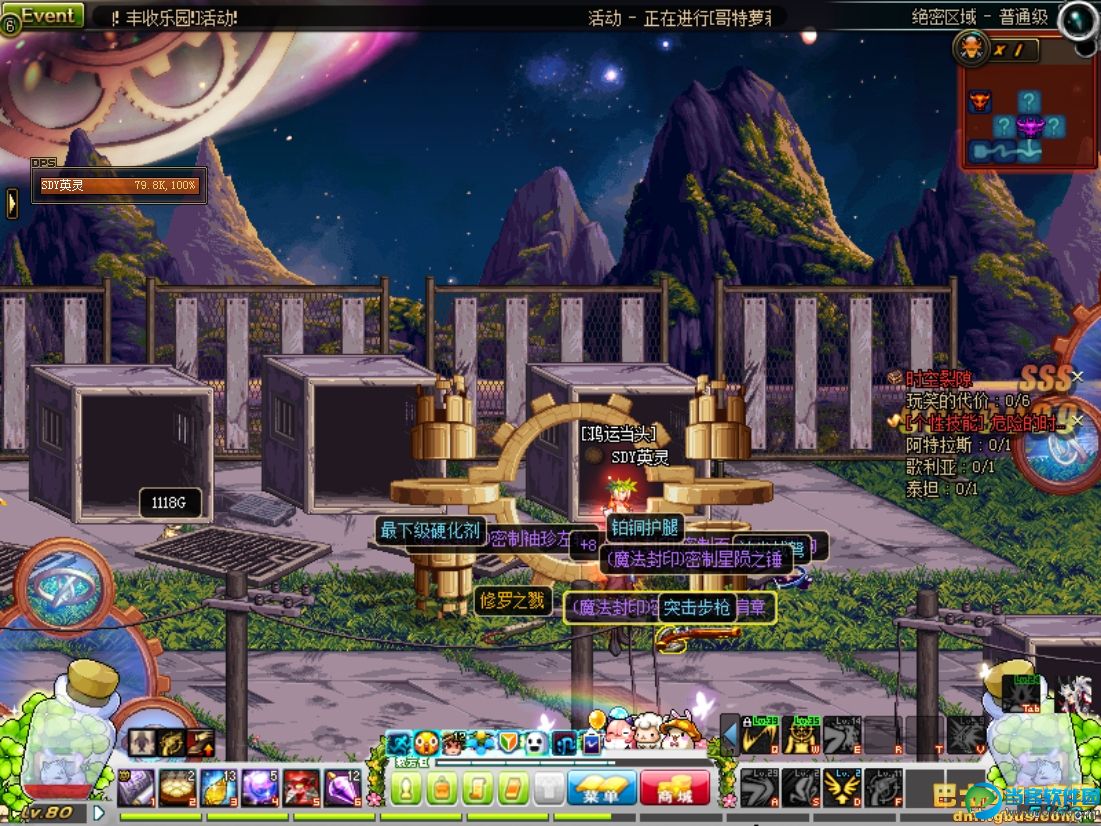Use the purple orb item in slot 4
This screenshot has height=826, width=1101.
tap(260, 787)
